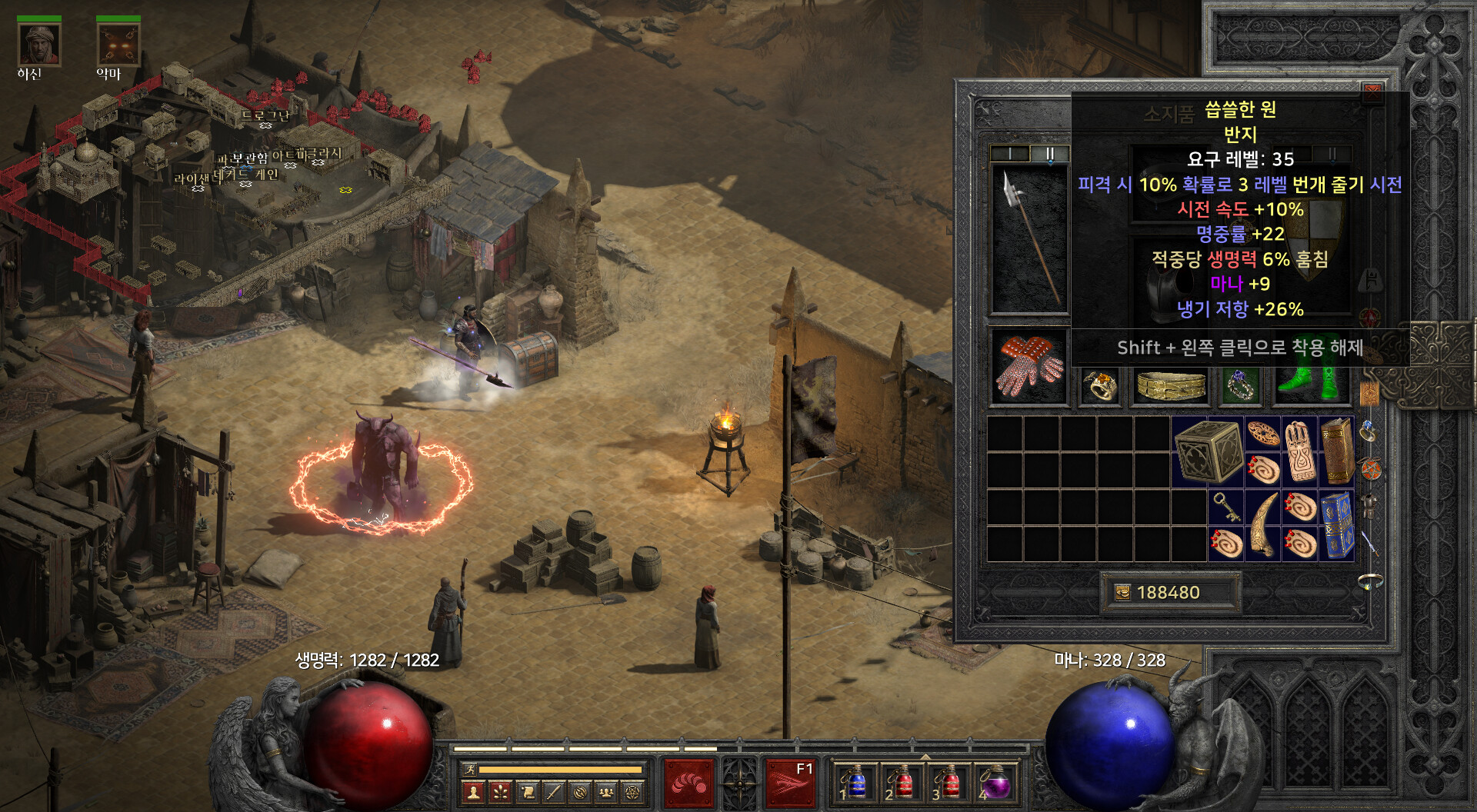
Task: Select the horn-shaped charm in inventory
Action: tap(1262, 525)
